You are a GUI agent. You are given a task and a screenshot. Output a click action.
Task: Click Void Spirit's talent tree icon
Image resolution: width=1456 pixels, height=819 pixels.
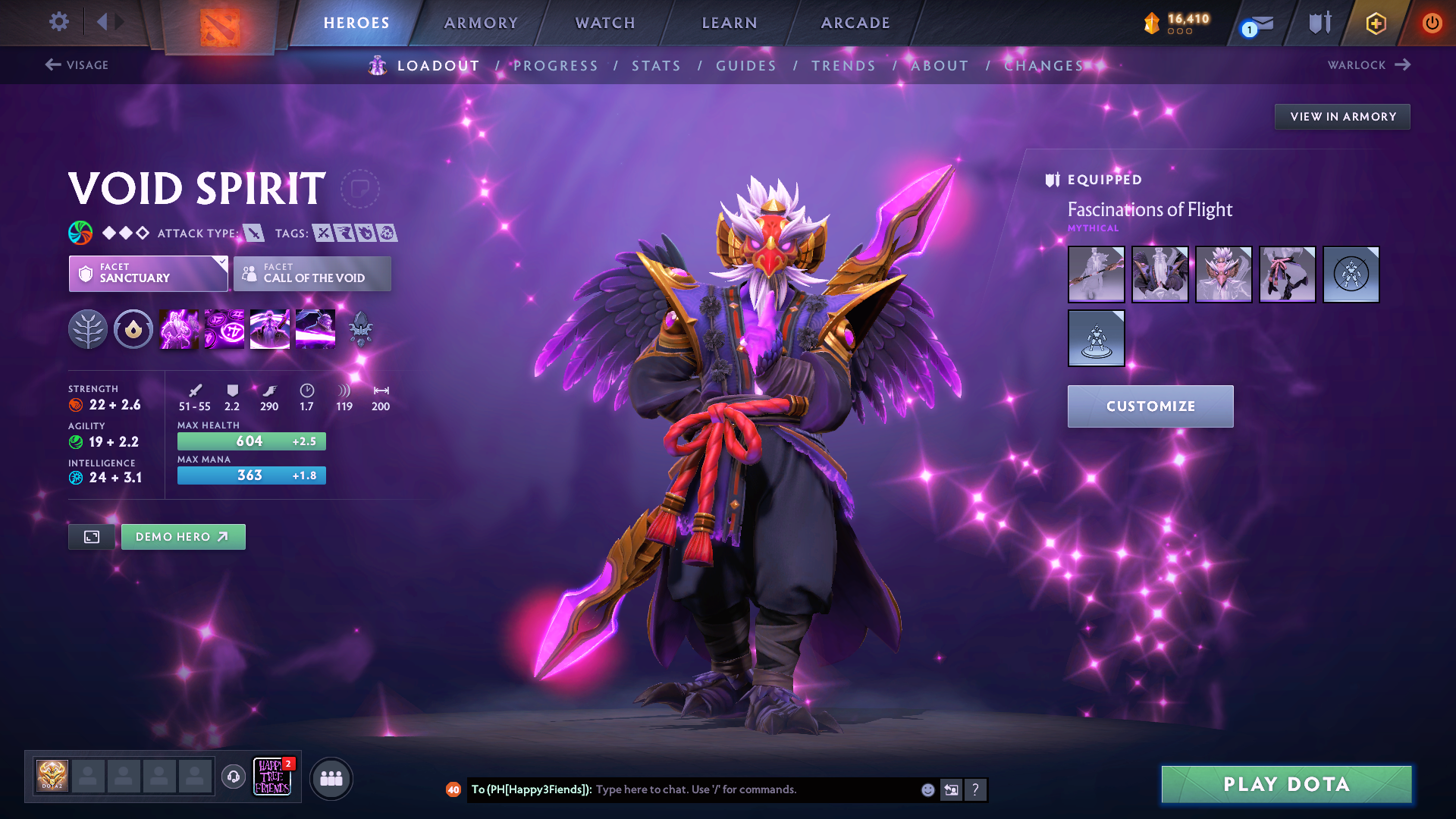tap(89, 328)
